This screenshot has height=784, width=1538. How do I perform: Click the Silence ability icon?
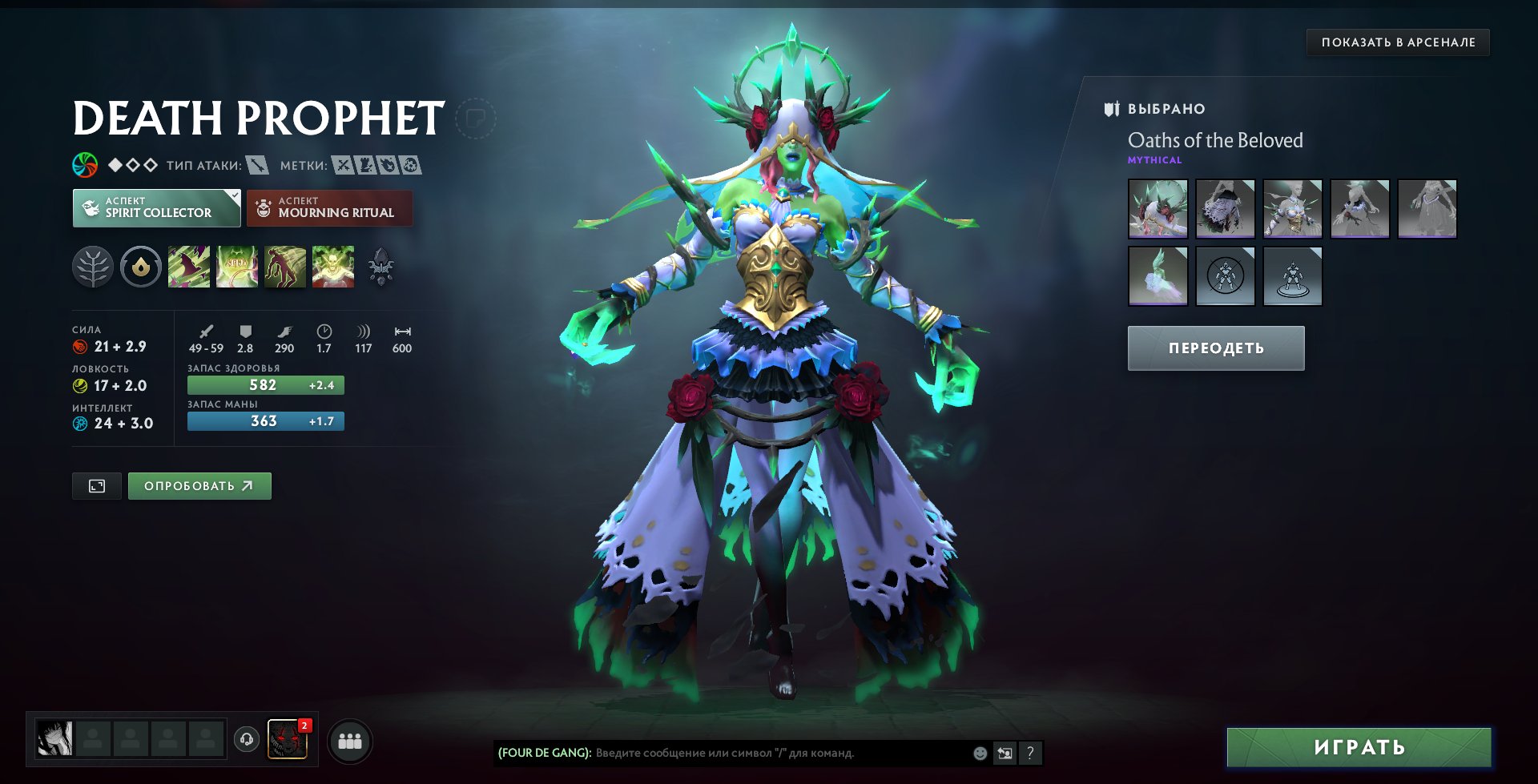[x=237, y=267]
